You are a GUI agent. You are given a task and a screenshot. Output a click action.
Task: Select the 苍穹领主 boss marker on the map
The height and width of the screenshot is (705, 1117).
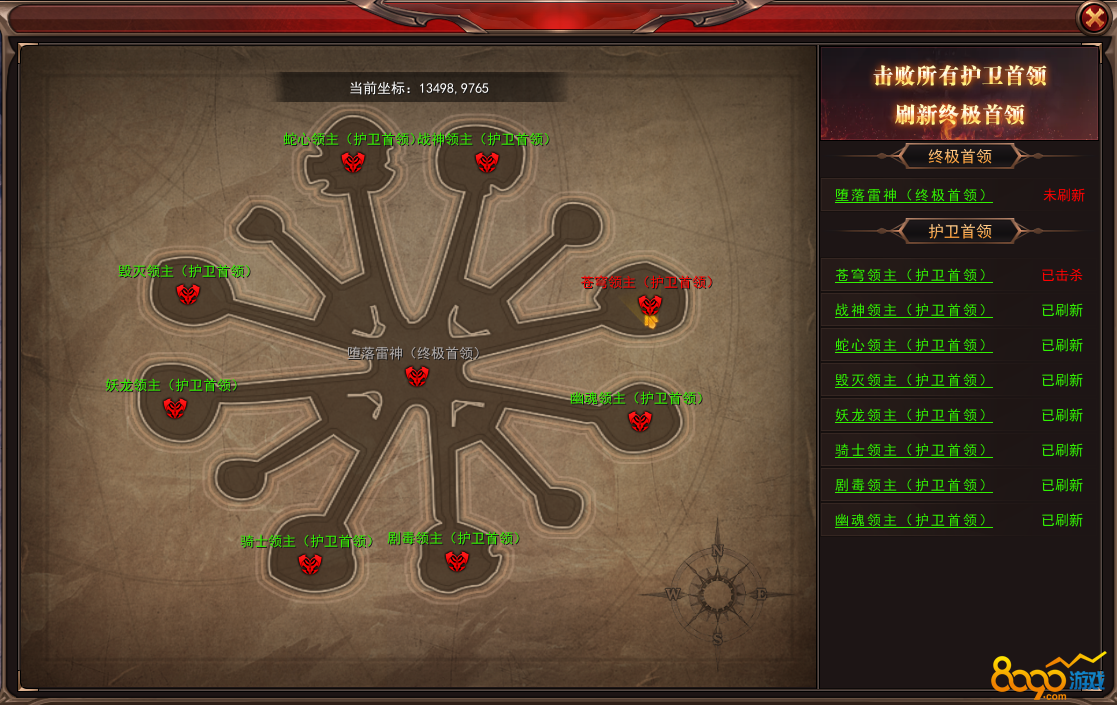(650, 304)
